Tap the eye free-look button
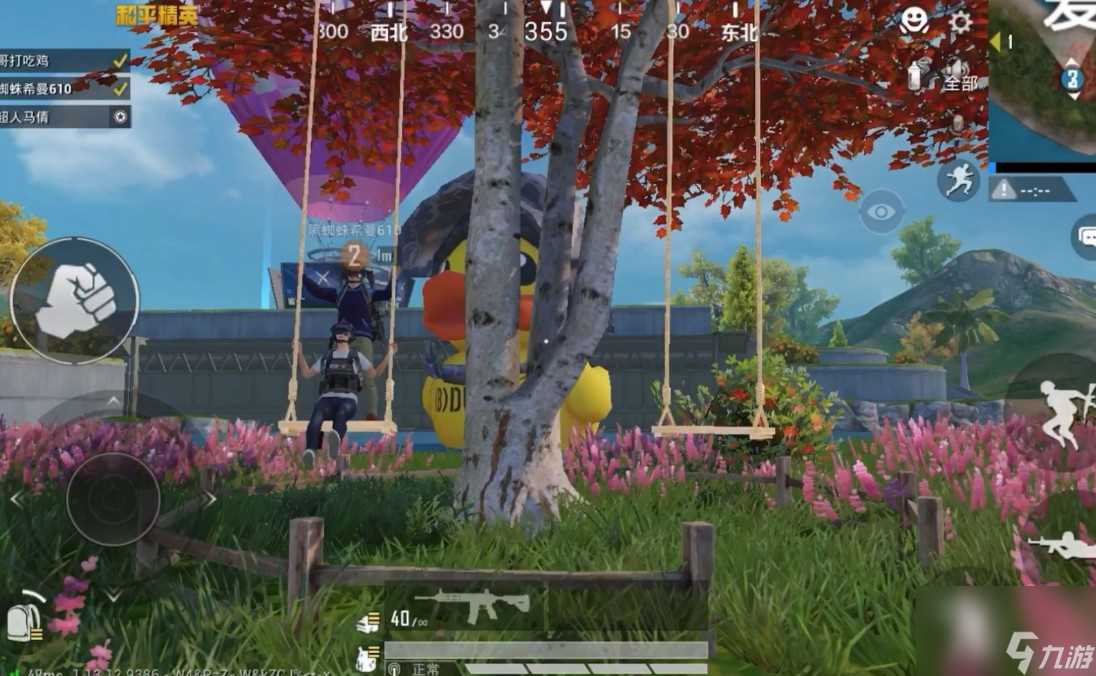The height and width of the screenshot is (676, 1096). 882,211
